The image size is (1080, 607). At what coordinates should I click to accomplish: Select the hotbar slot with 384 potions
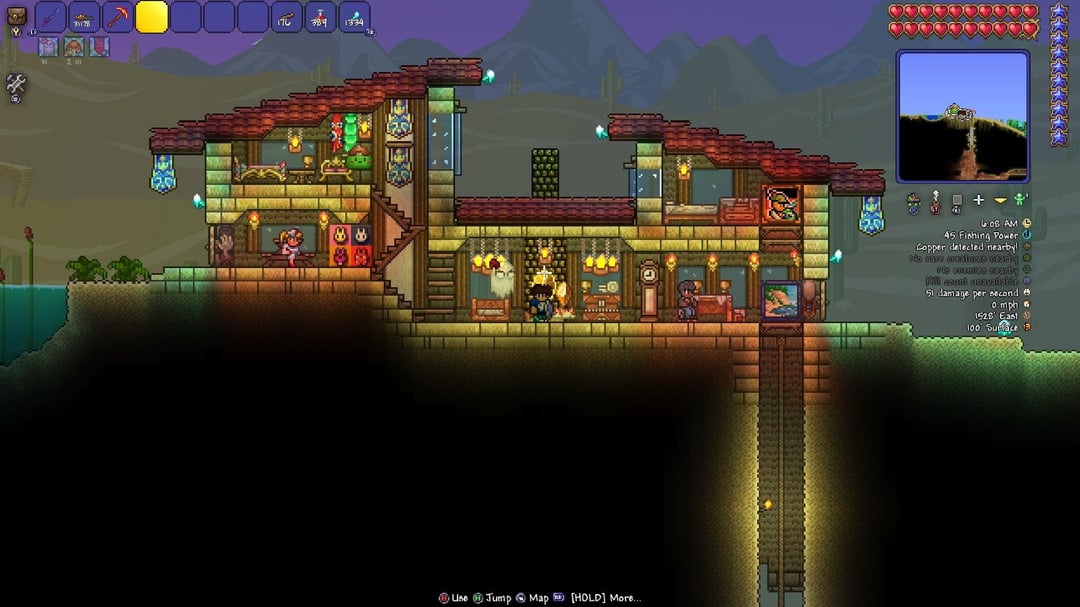tap(320, 17)
